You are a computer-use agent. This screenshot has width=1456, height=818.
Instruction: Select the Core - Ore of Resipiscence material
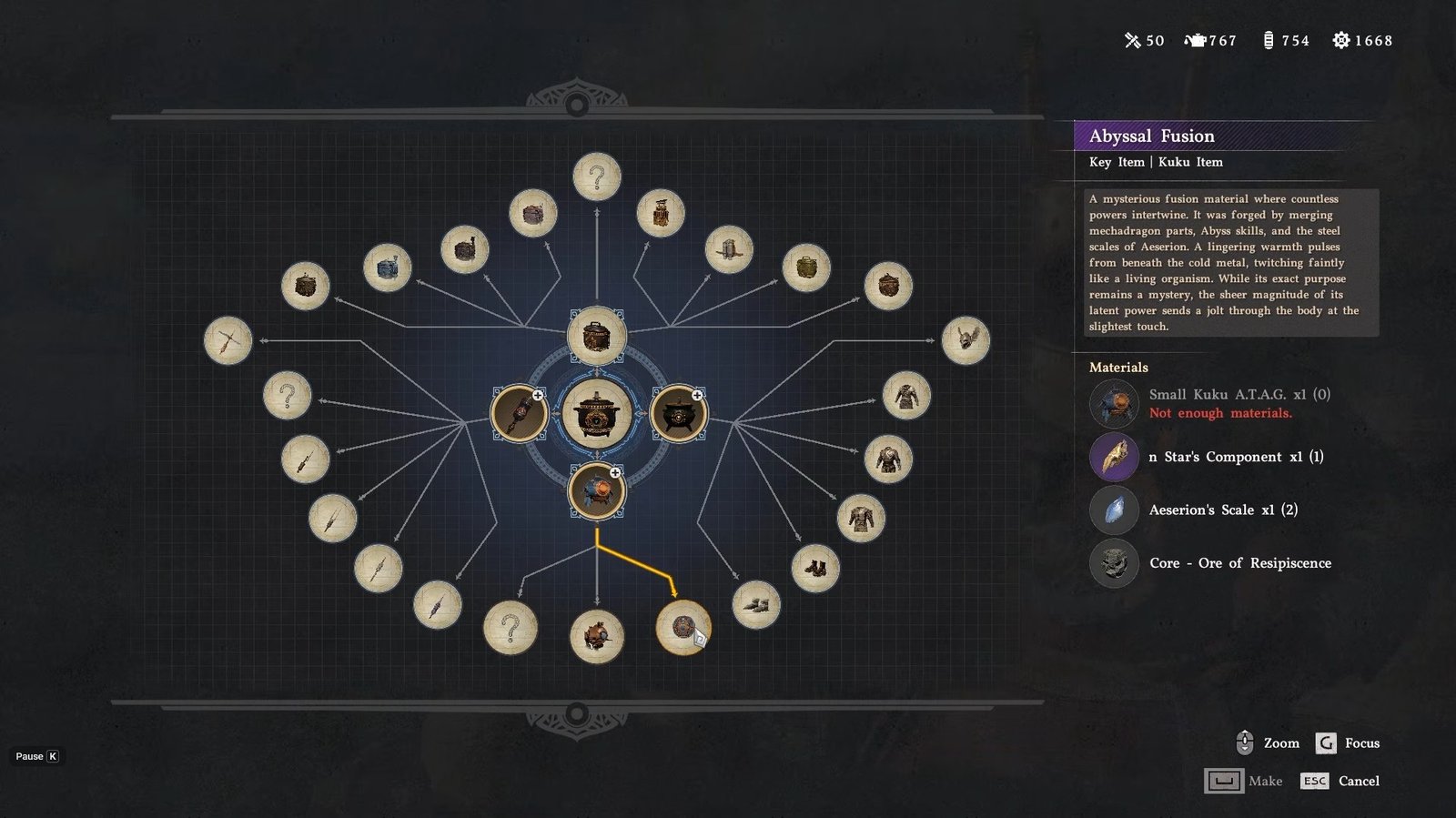[x=1239, y=563]
